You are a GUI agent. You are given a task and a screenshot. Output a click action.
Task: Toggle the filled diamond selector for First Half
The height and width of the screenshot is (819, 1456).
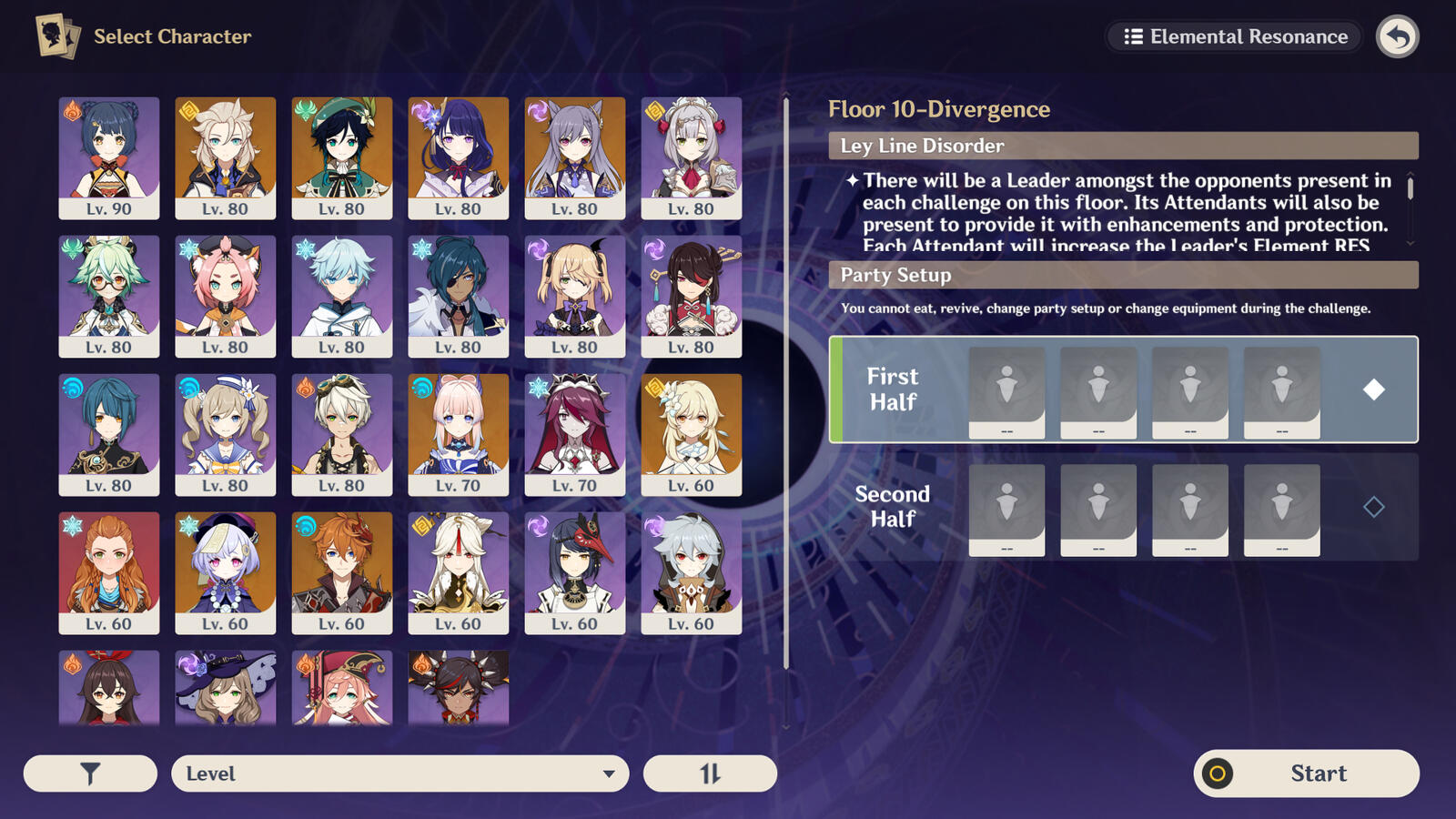click(x=1376, y=389)
